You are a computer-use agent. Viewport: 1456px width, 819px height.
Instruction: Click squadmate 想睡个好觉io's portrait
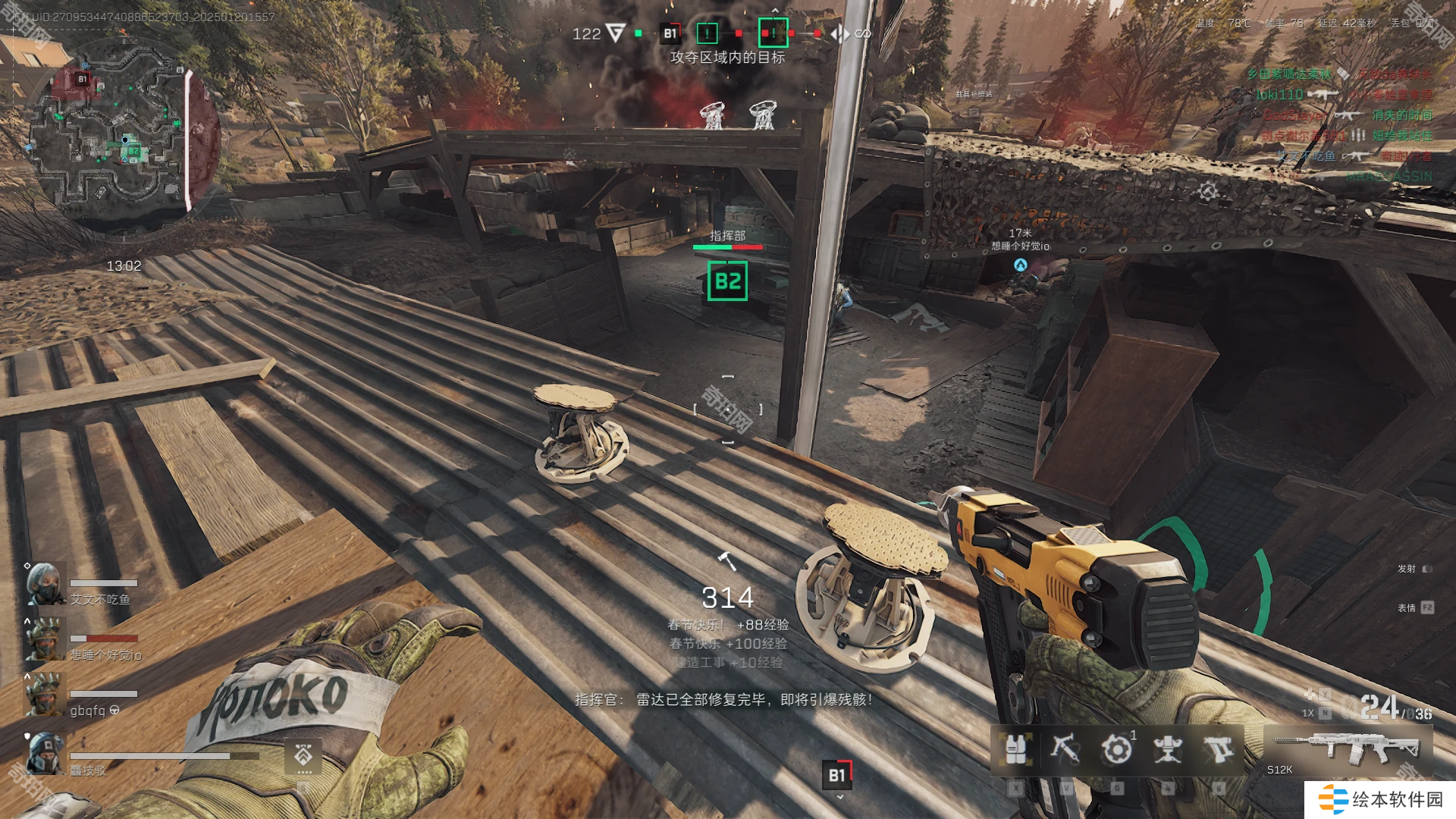pyautogui.click(x=45, y=639)
